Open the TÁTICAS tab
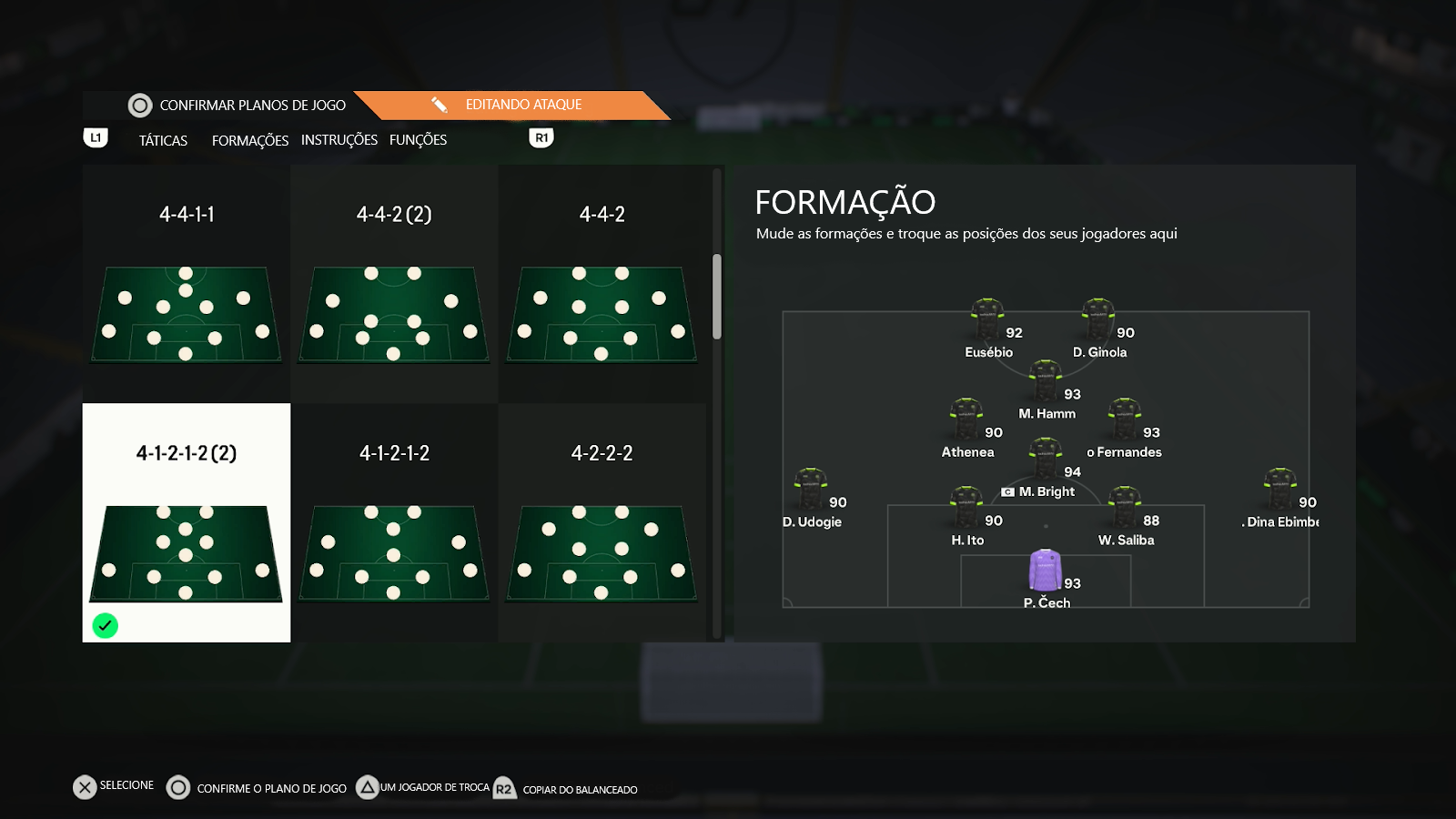The height and width of the screenshot is (819, 1456). [x=162, y=140]
